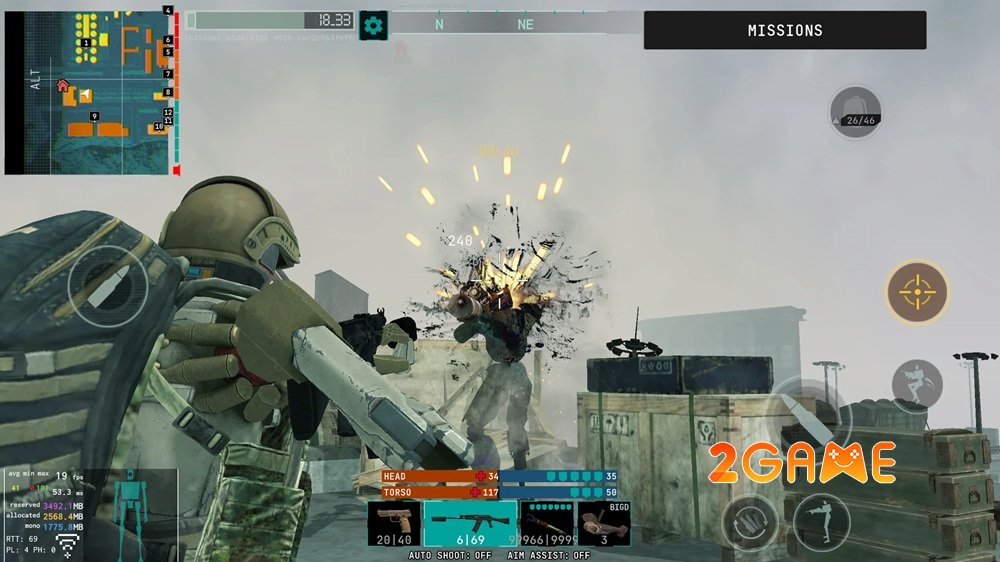Image resolution: width=1000 pixels, height=562 pixels.
Task: Select the pistol weapon slot
Action: (x=393, y=525)
